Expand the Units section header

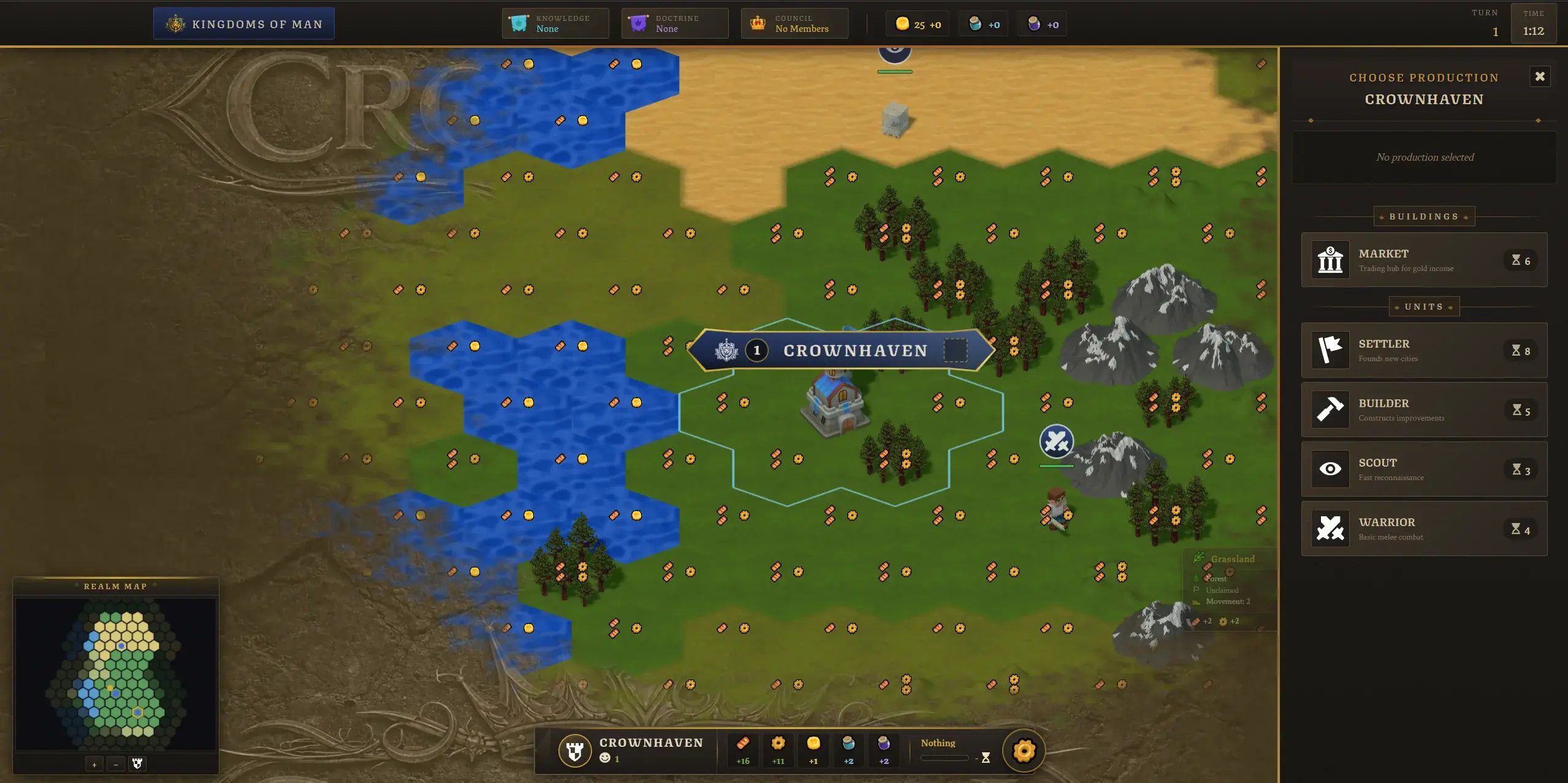1423,307
